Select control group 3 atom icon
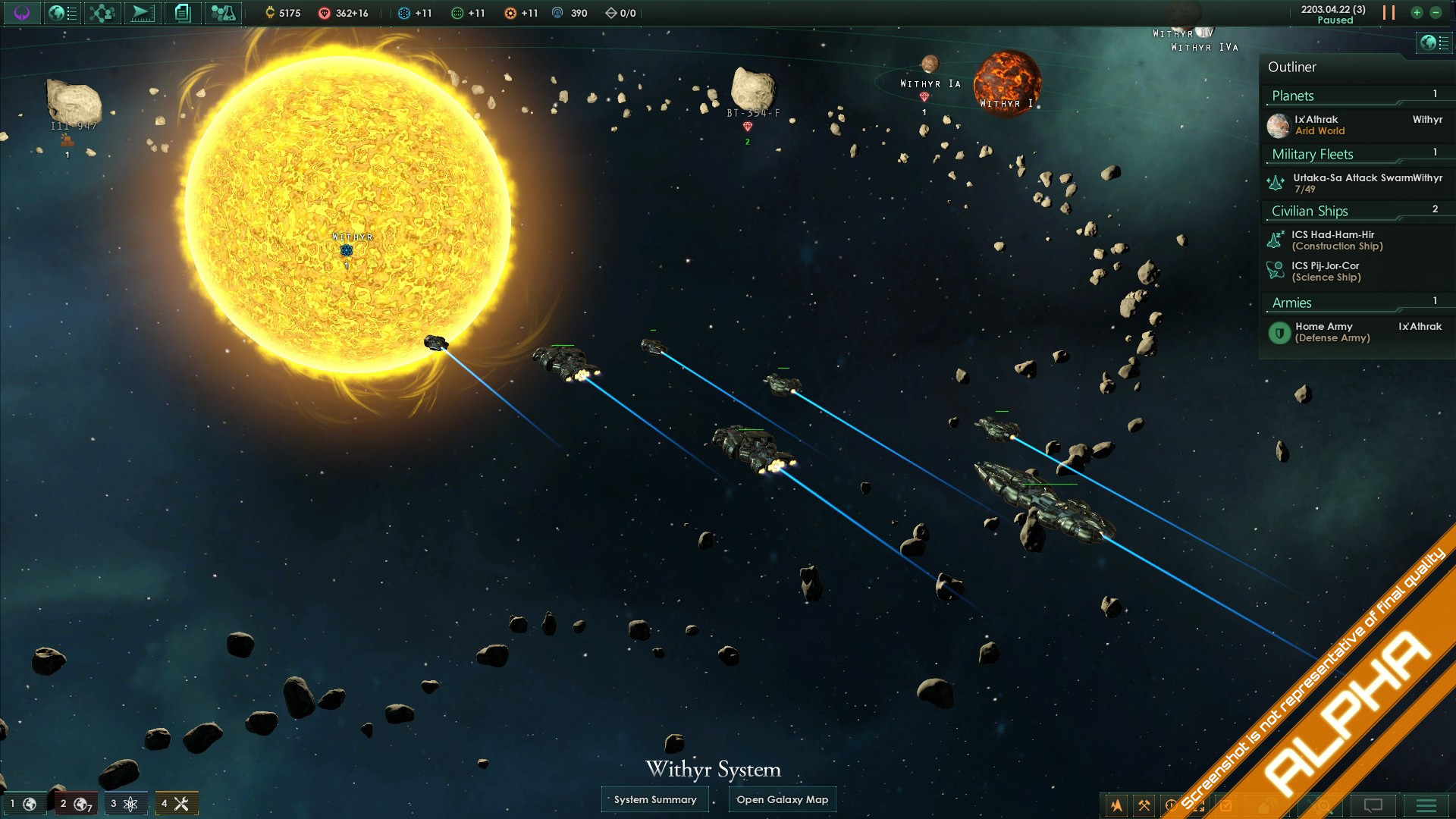The height and width of the screenshot is (819, 1456). tap(124, 804)
